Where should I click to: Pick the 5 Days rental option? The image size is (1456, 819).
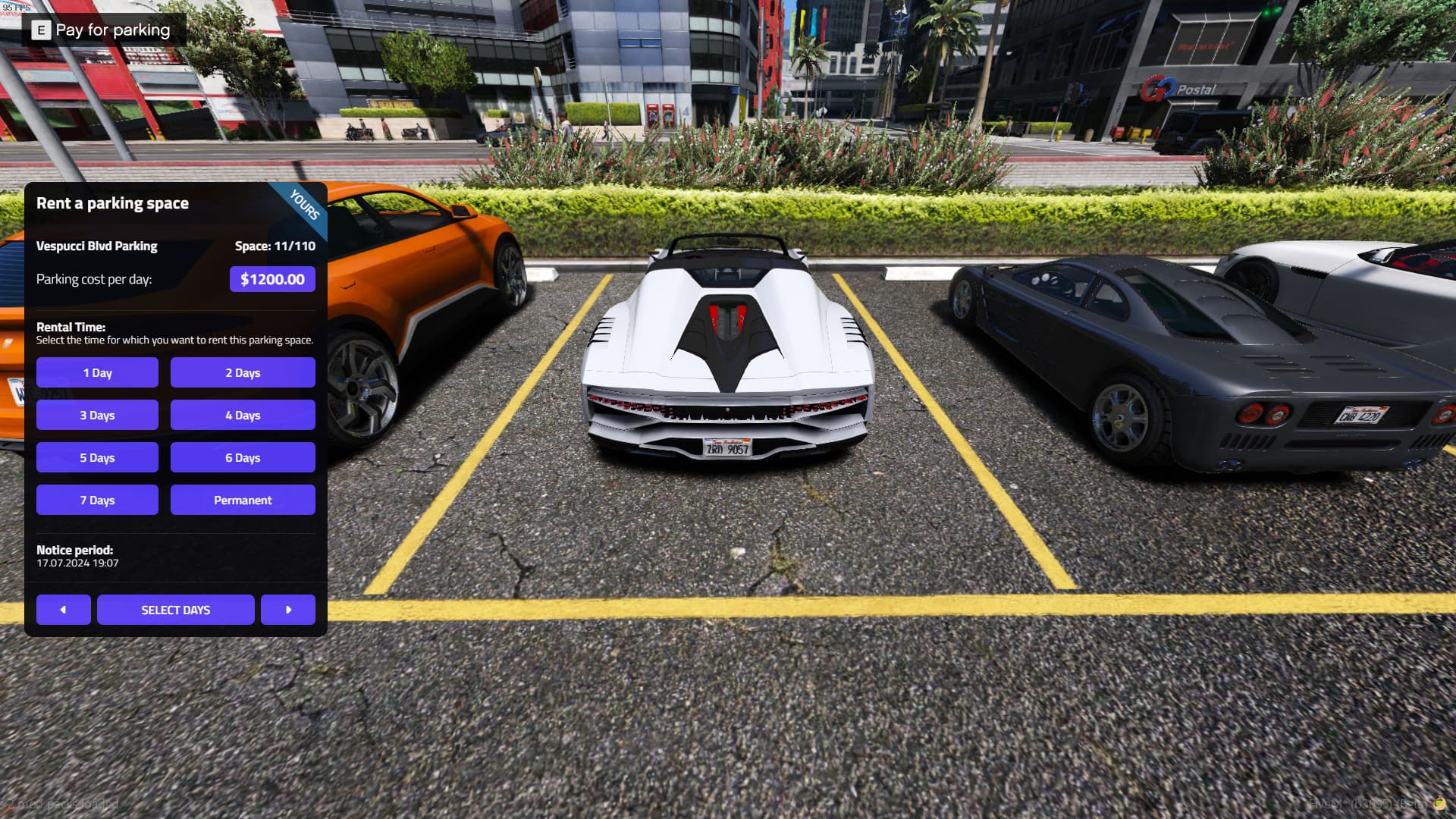point(97,457)
